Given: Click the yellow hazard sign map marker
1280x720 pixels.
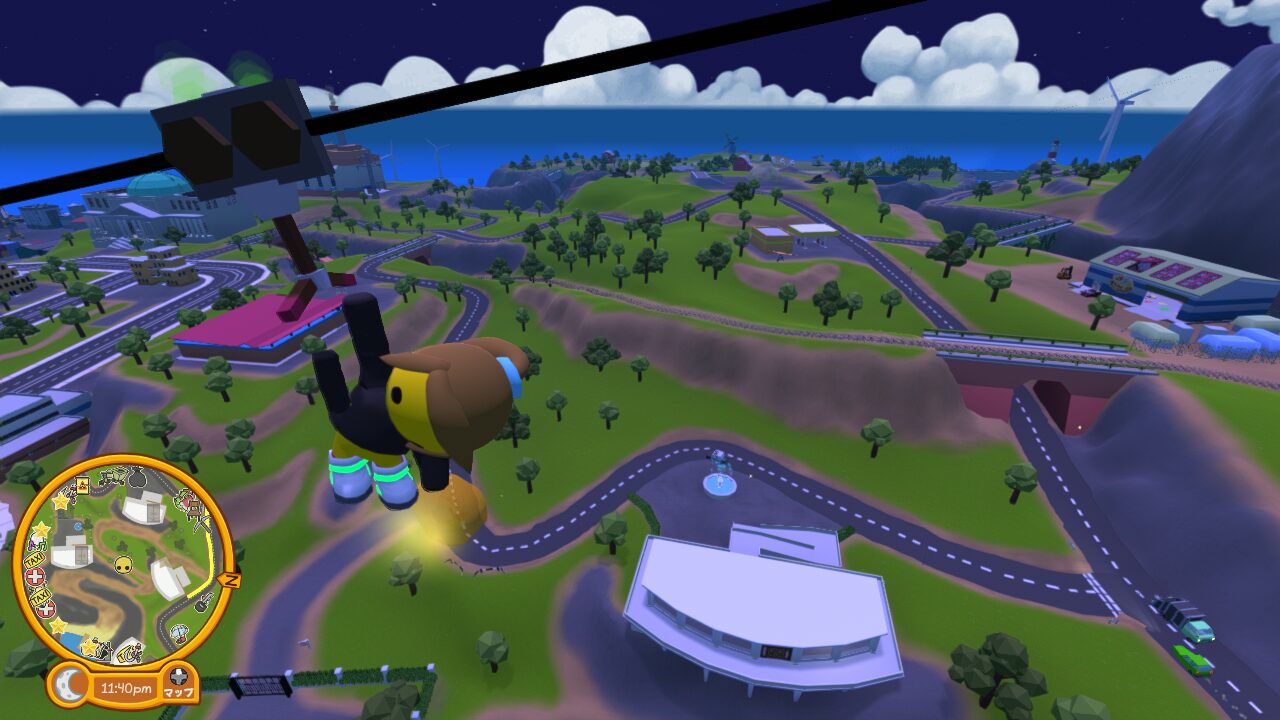Looking at the screenshot, I should tap(83, 486).
